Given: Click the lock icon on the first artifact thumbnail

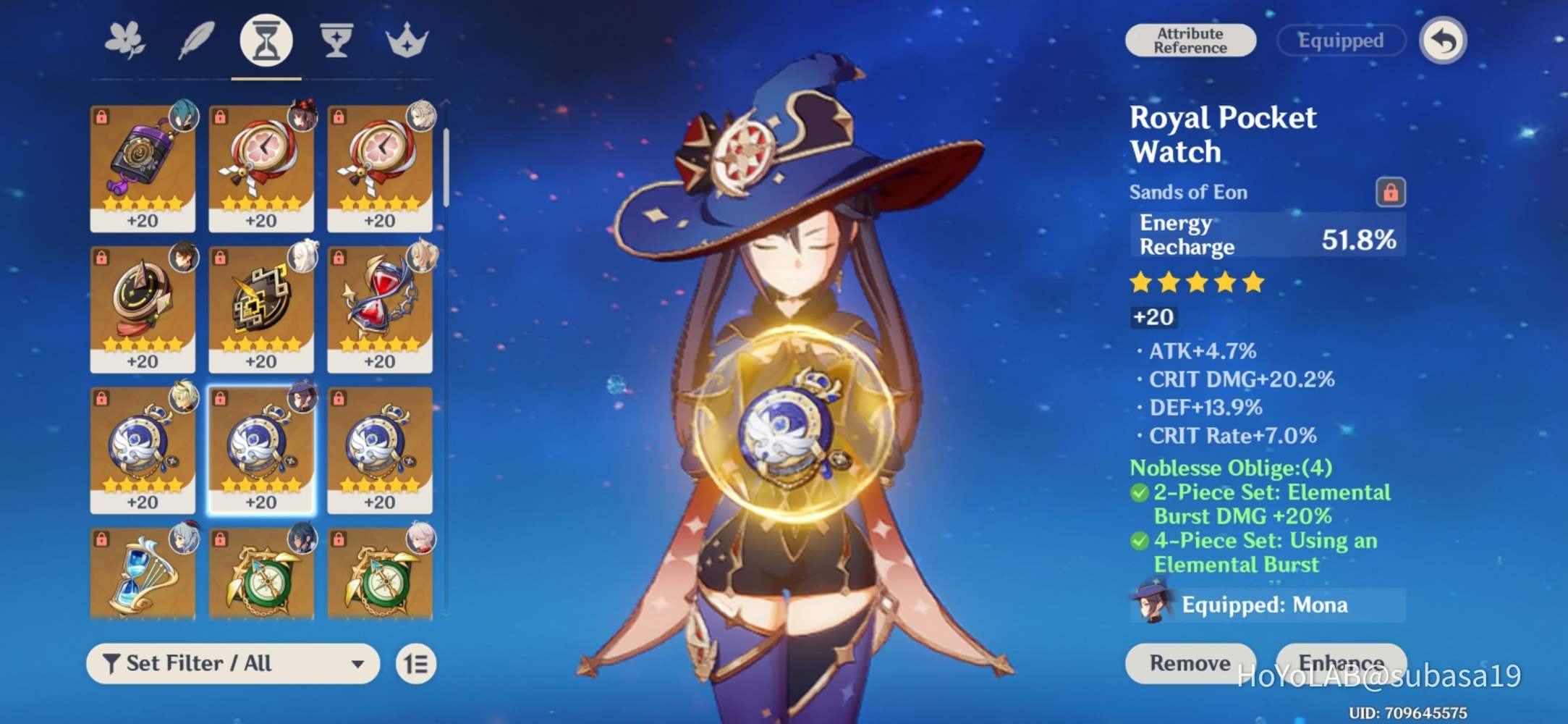Looking at the screenshot, I should coord(101,115).
